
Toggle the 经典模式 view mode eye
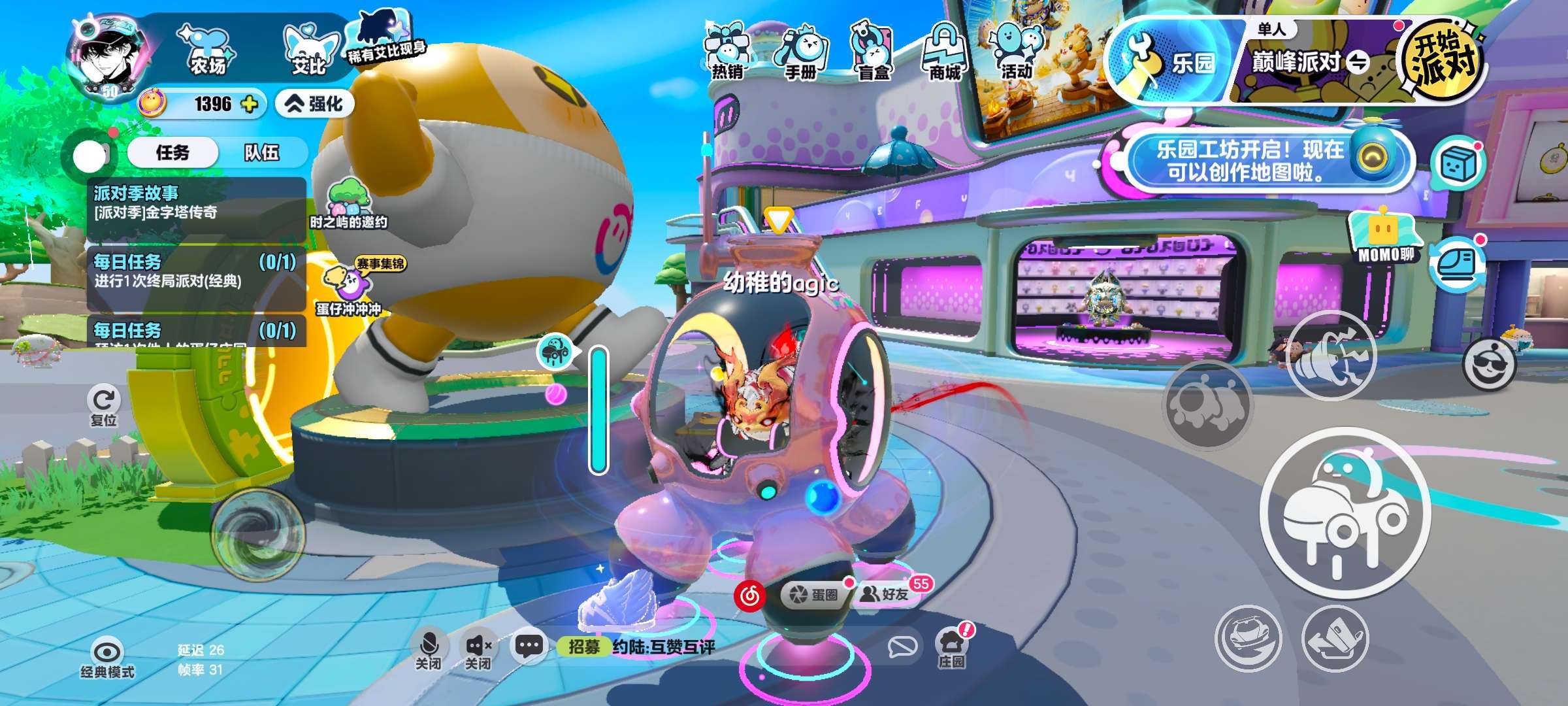(107, 657)
